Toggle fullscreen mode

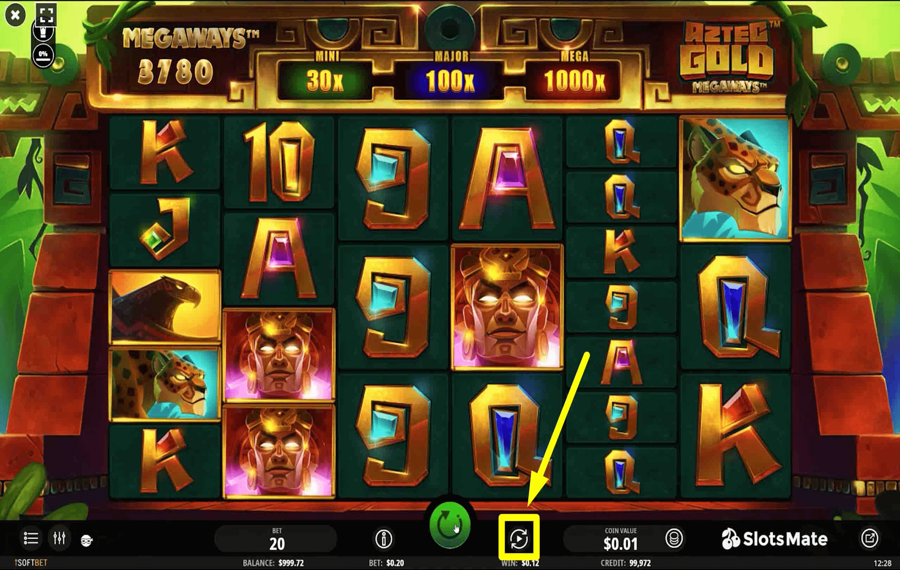[x=46, y=14]
